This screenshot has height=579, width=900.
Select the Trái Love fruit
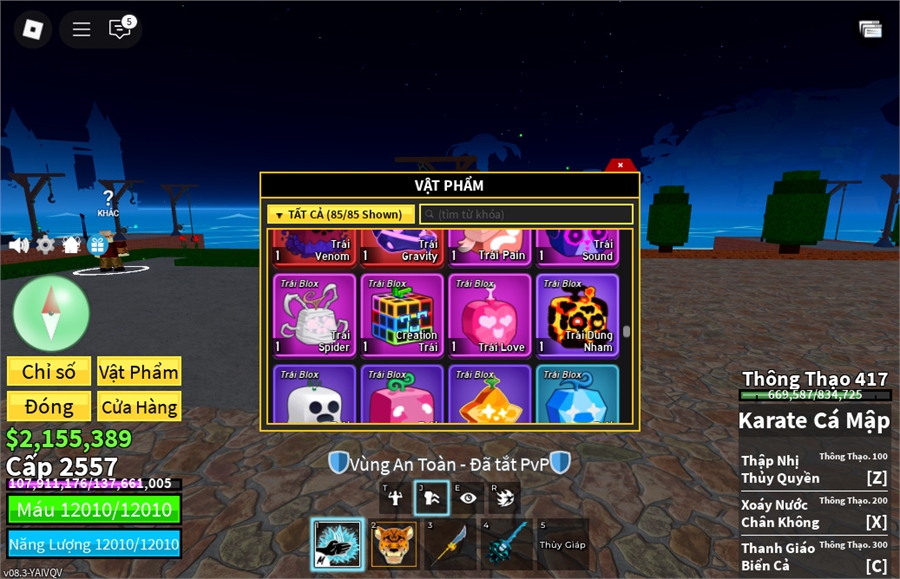coord(489,315)
